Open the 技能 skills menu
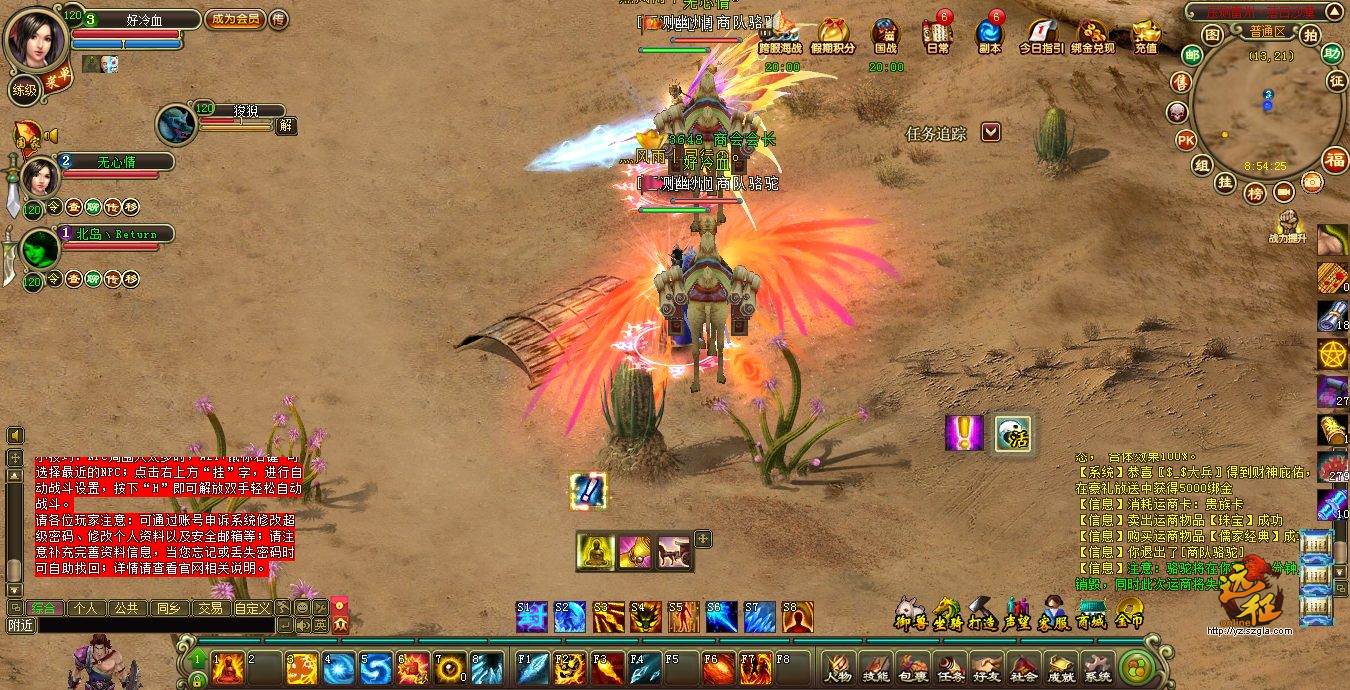1350x690 pixels. click(875, 667)
